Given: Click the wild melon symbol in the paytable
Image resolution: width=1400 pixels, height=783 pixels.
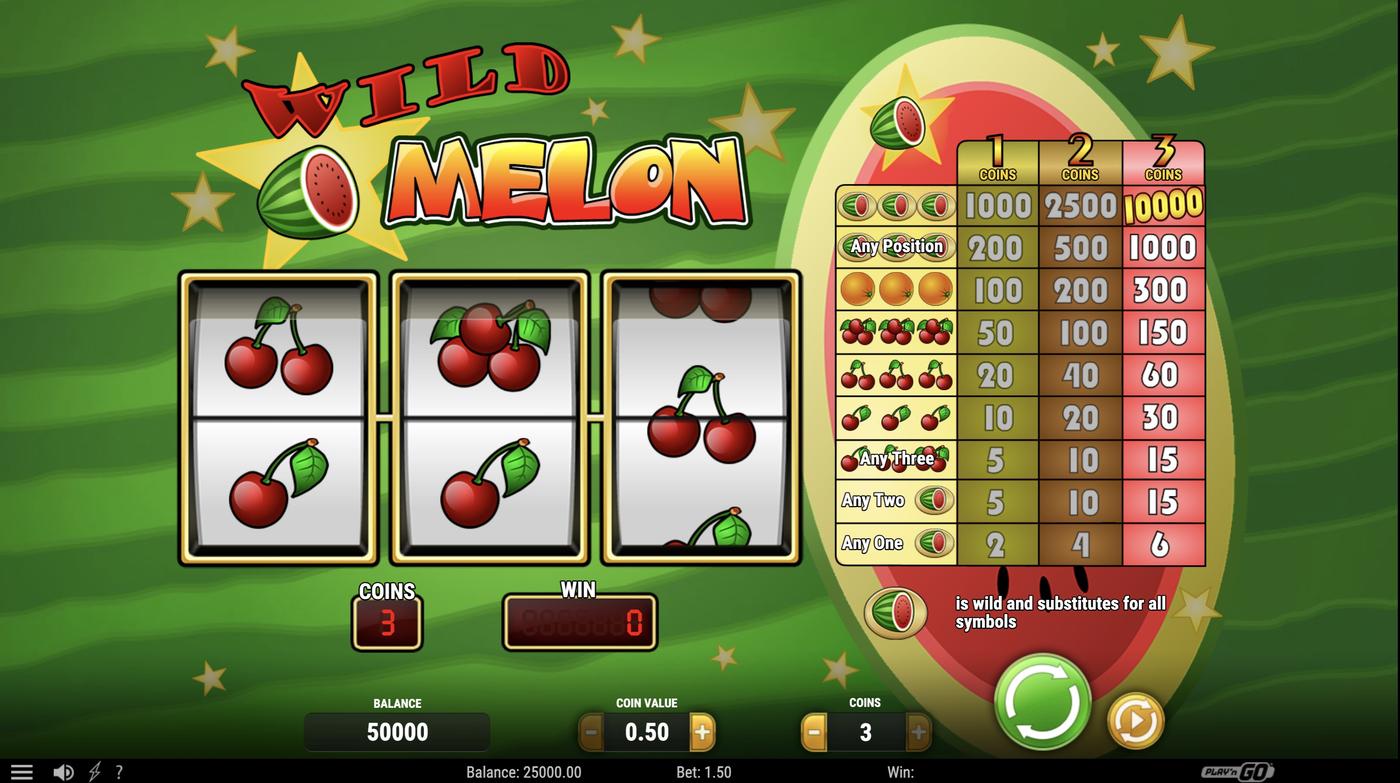Looking at the screenshot, I should tap(895, 610).
